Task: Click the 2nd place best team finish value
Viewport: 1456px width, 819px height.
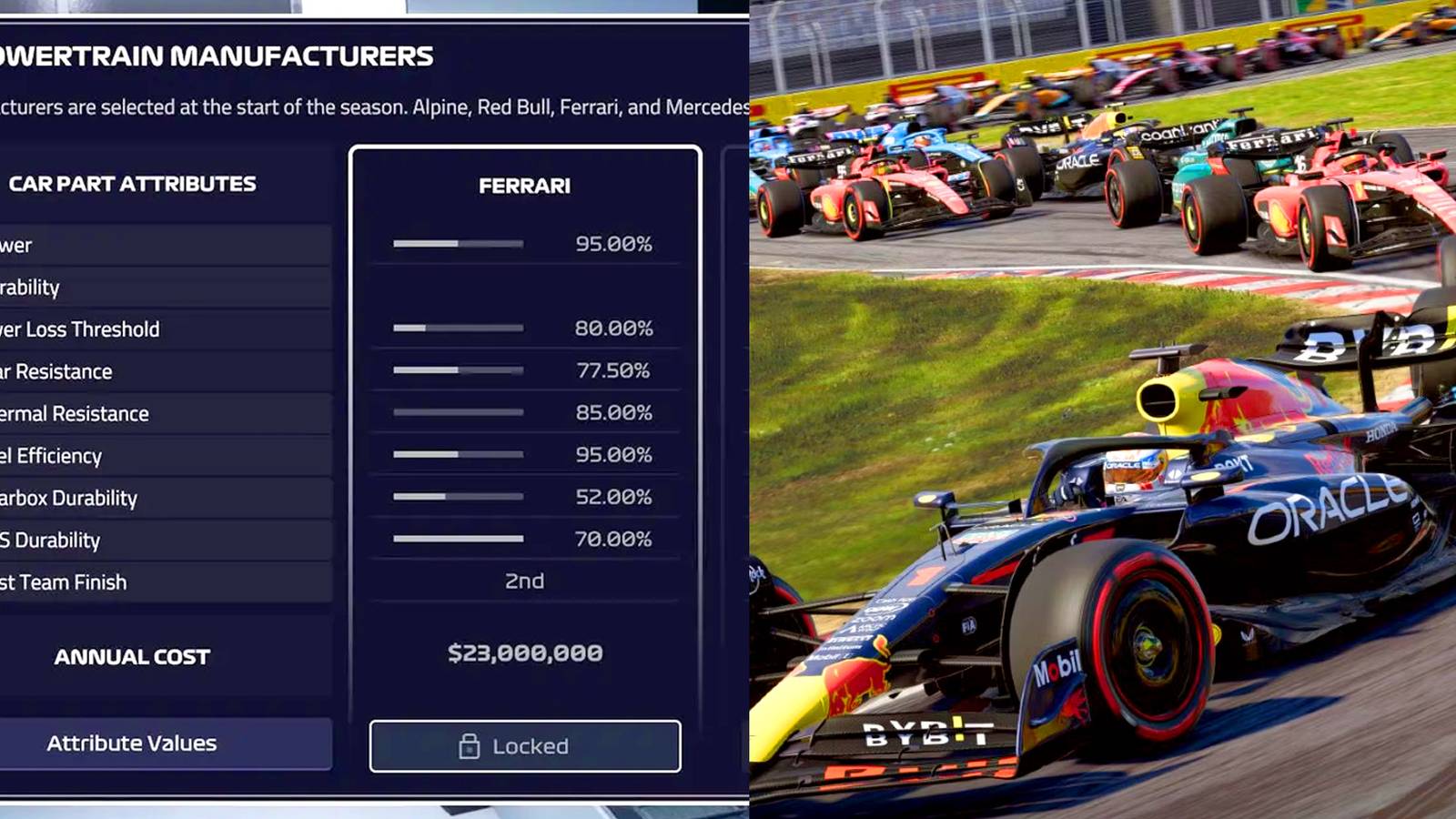Action: coord(524,580)
